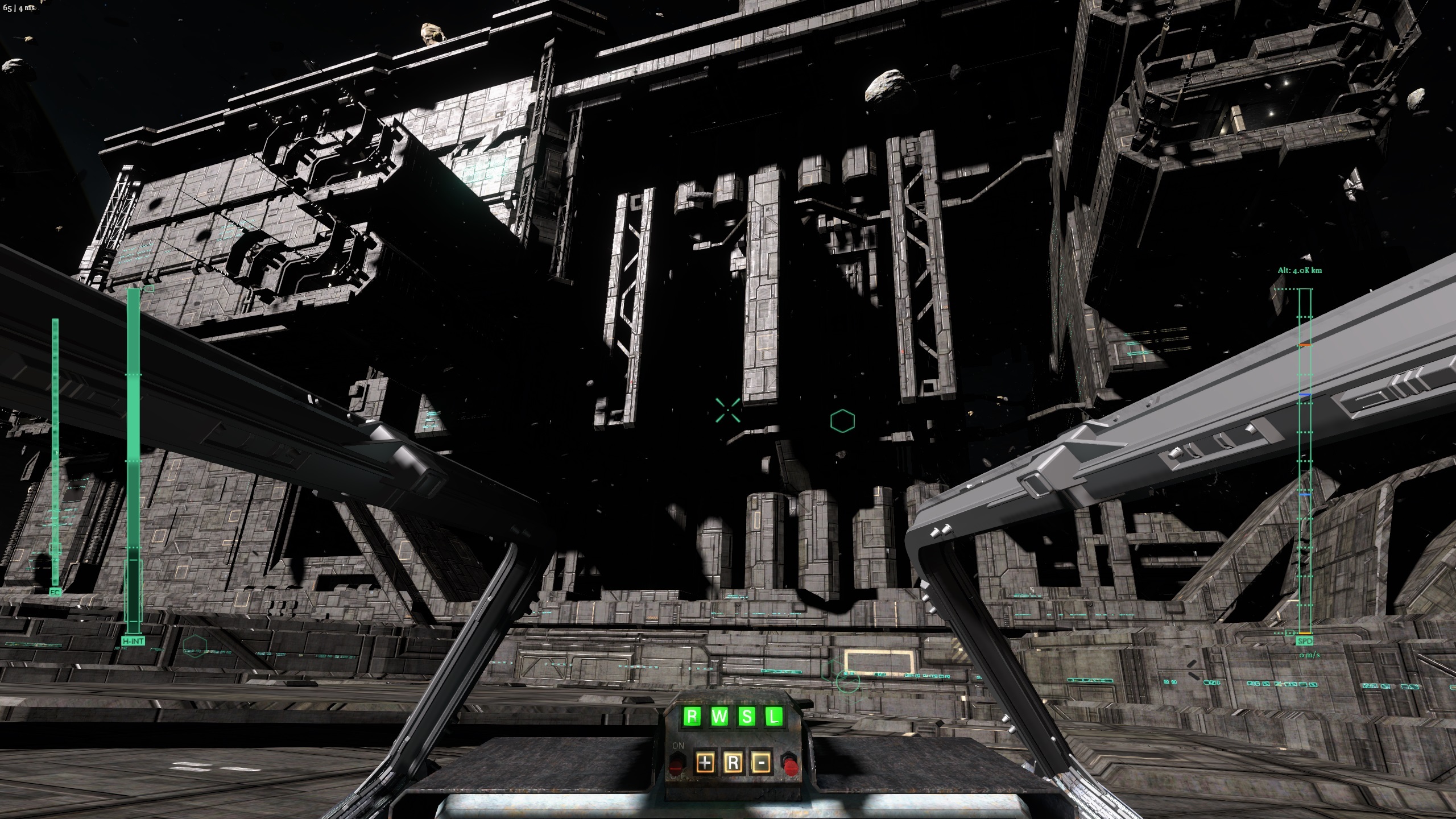The image size is (1456, 819).
Task: Click the yellow plus button
Action: pyautogui.click(x=705, y=763)
